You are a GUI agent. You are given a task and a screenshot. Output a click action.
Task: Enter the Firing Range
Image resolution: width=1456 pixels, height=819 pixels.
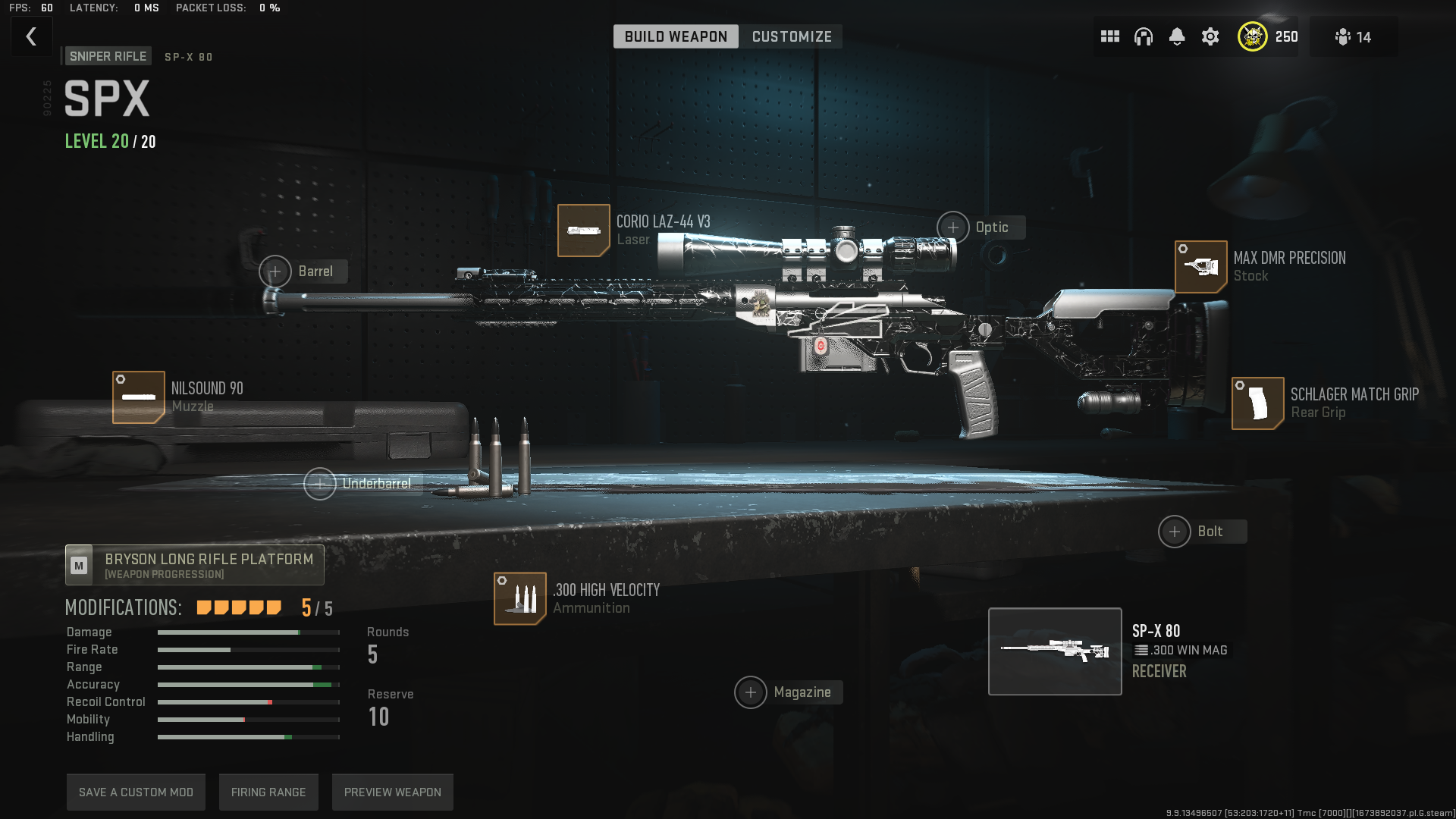[x=268, y=792]
